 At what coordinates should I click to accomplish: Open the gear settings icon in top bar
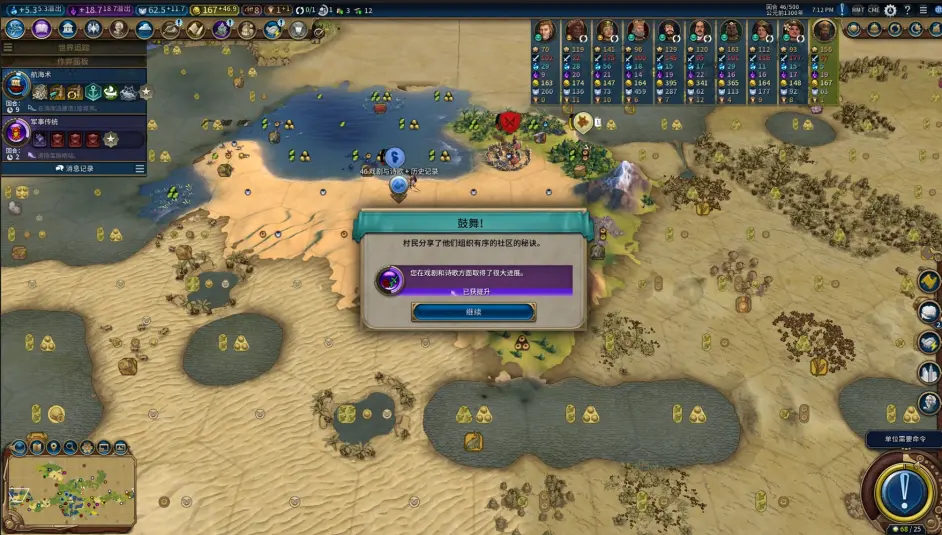coord(890,10)
